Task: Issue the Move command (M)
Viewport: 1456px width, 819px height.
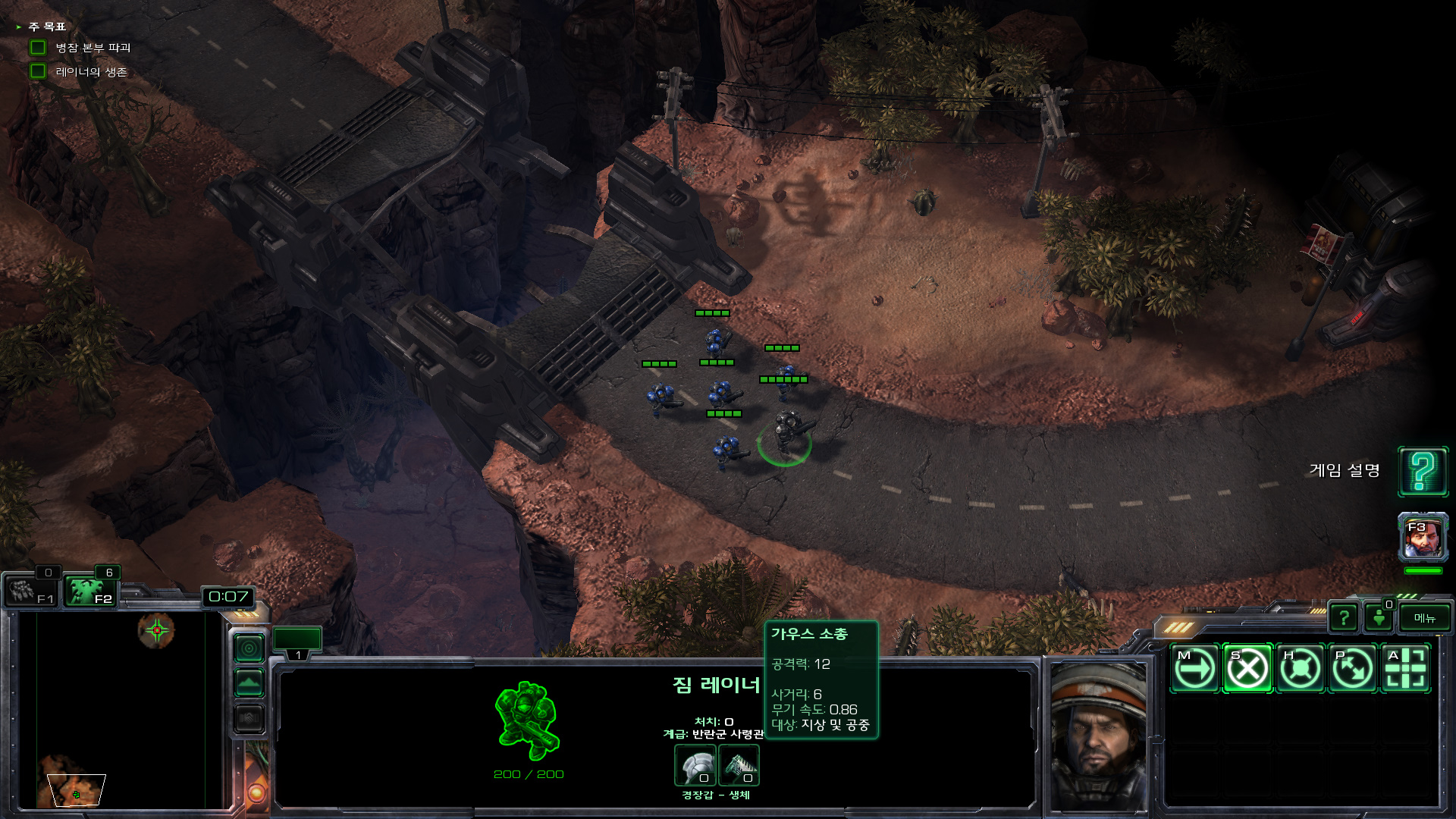Action: (1194, 669)
